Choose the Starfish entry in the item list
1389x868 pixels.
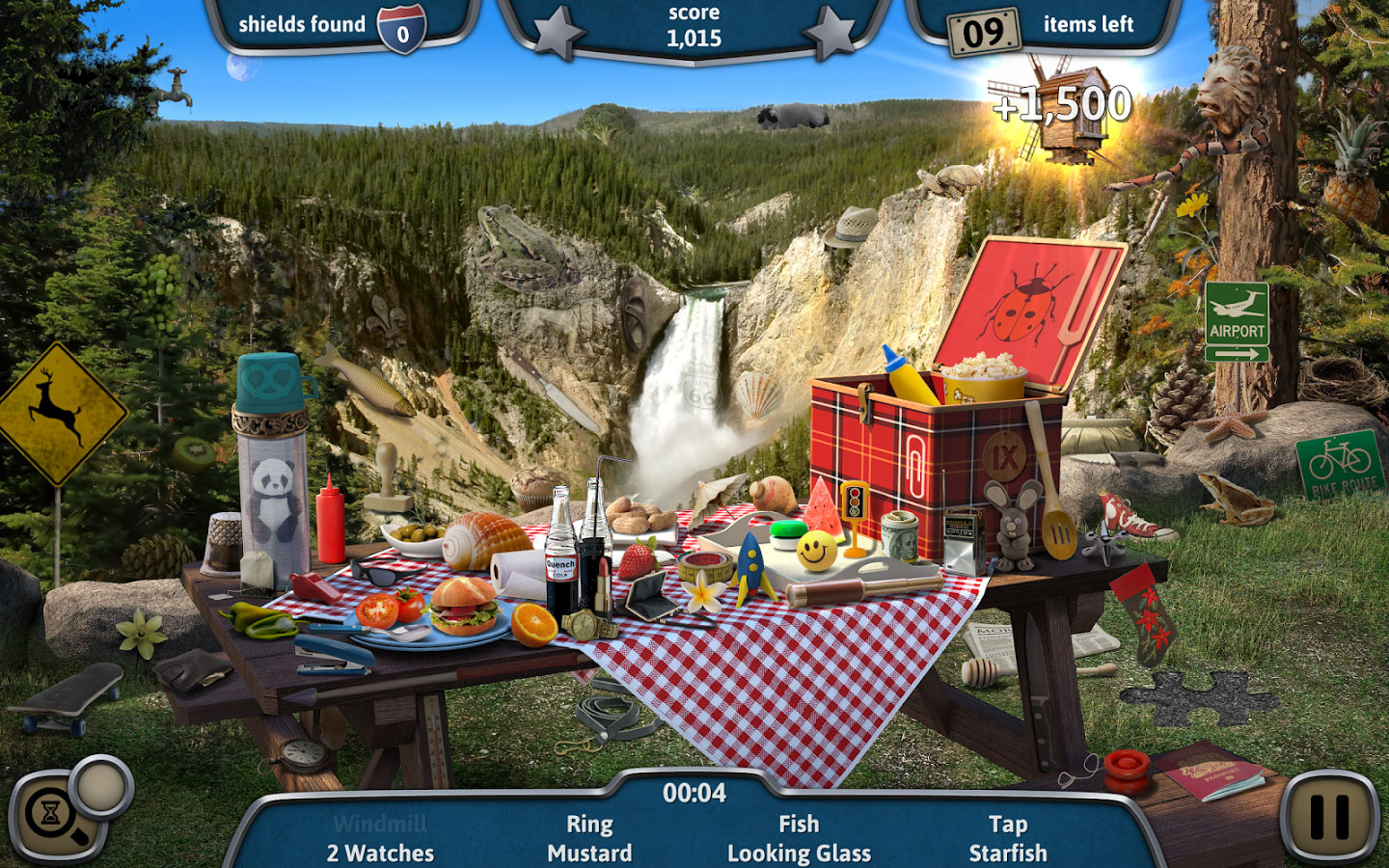coord(1008,854)
